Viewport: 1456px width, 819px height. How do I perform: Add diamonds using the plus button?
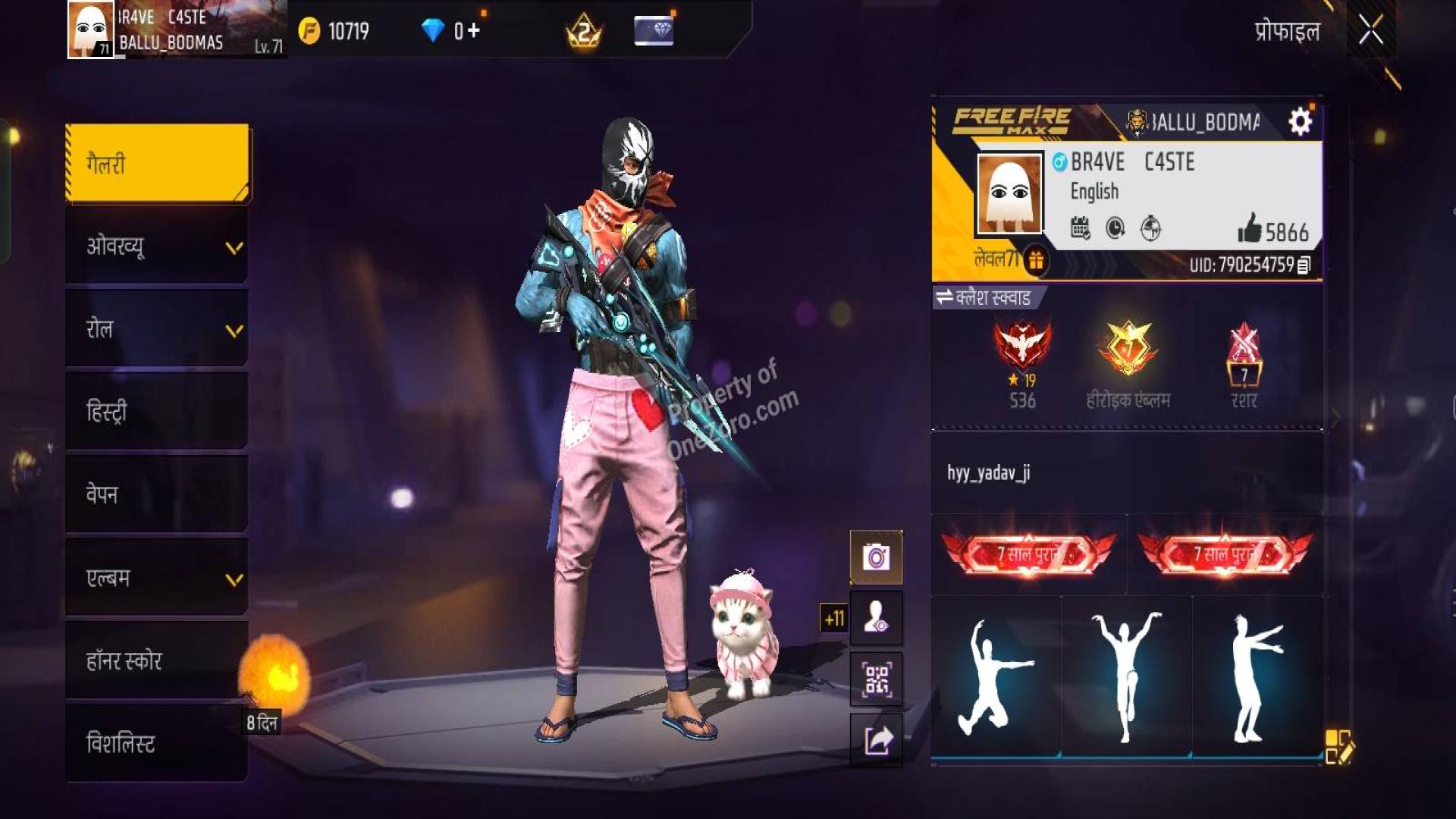tap(473, 31)
